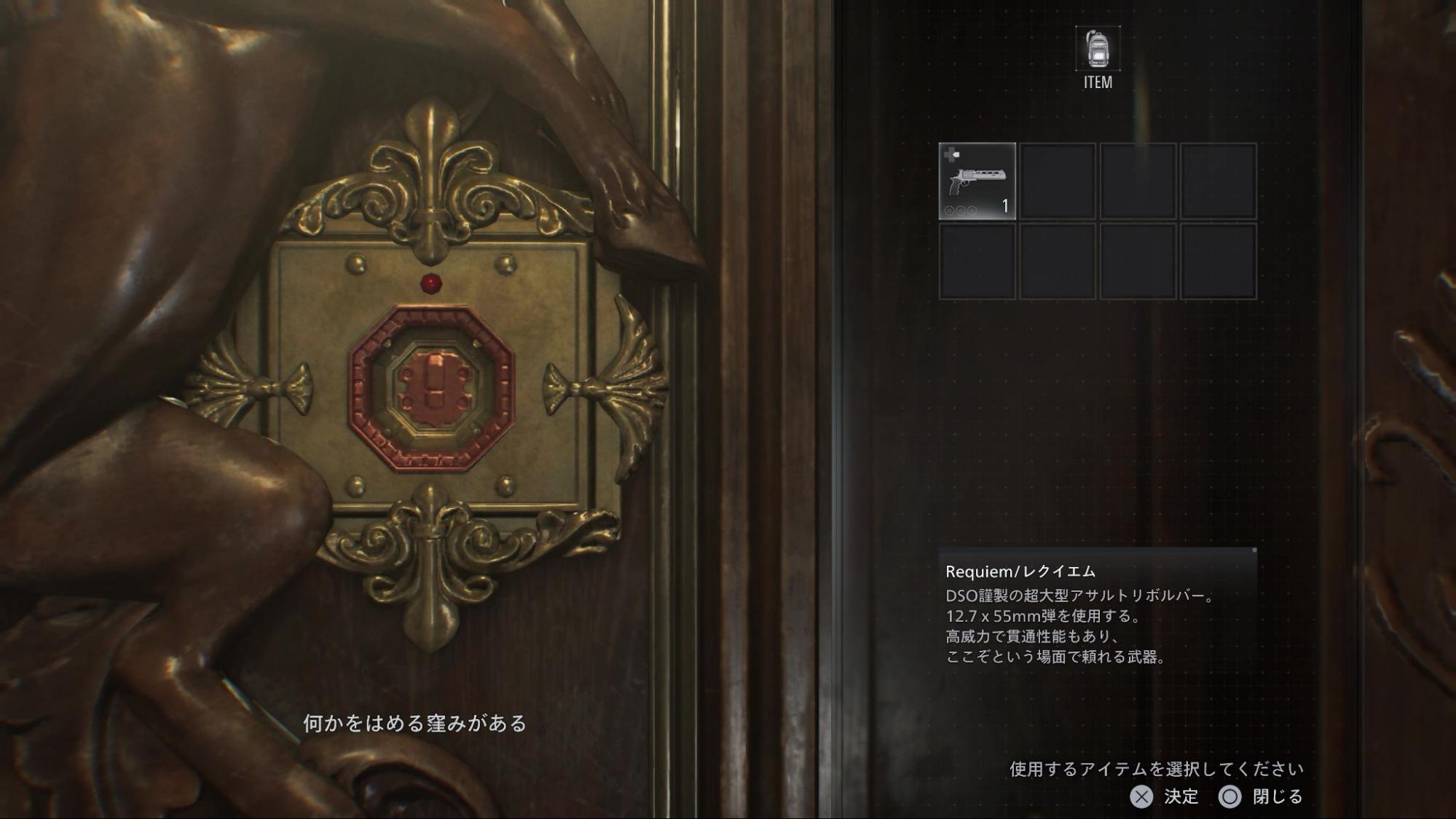Click the second upgrade circle under the revolver
Image resolution: width=1456 pixels, height=819 pixels.
tap(959, 210)
